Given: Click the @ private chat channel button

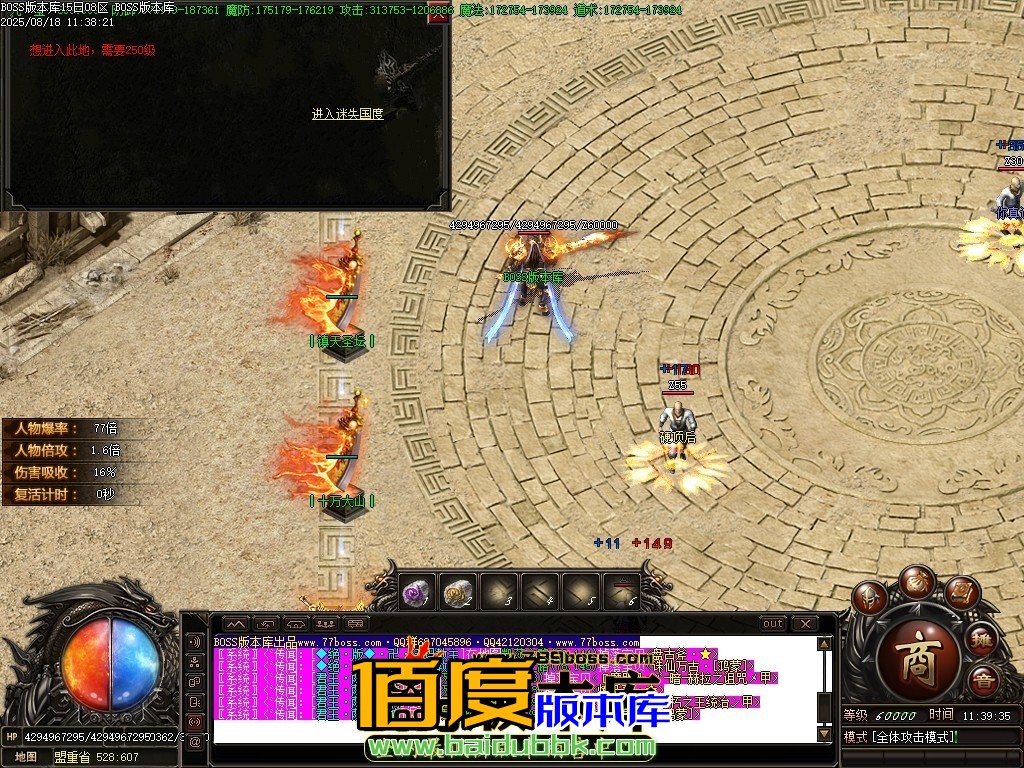Looking at the screenshot, I should tap(194, 742).
